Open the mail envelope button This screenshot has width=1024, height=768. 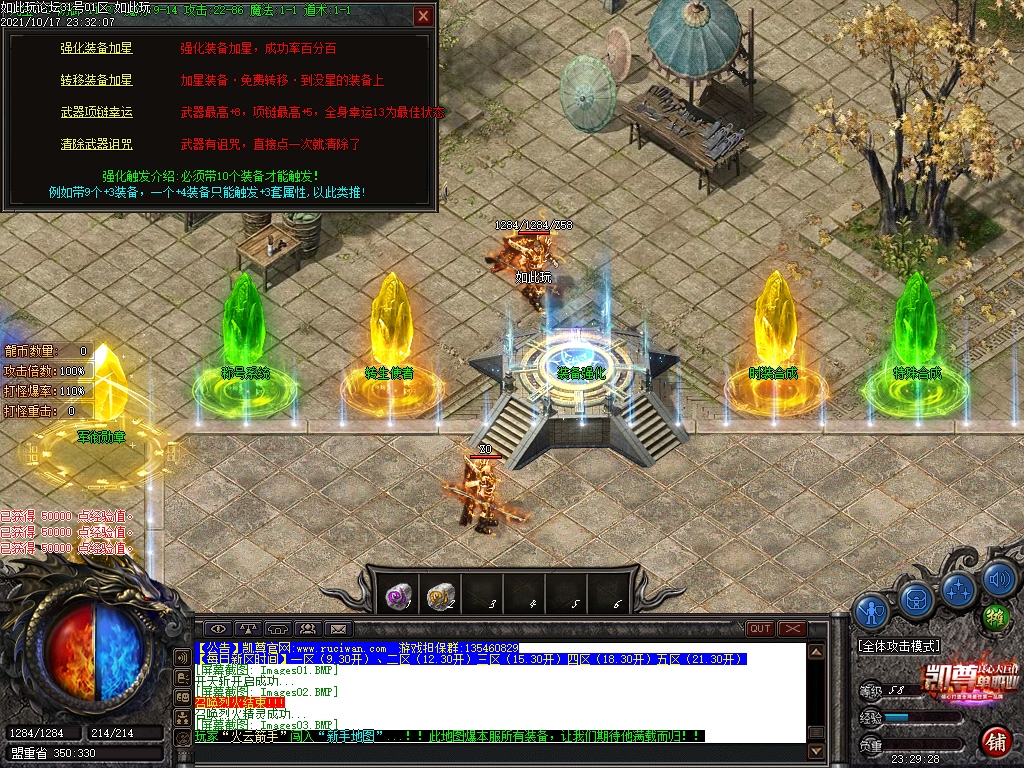[339, 628]
